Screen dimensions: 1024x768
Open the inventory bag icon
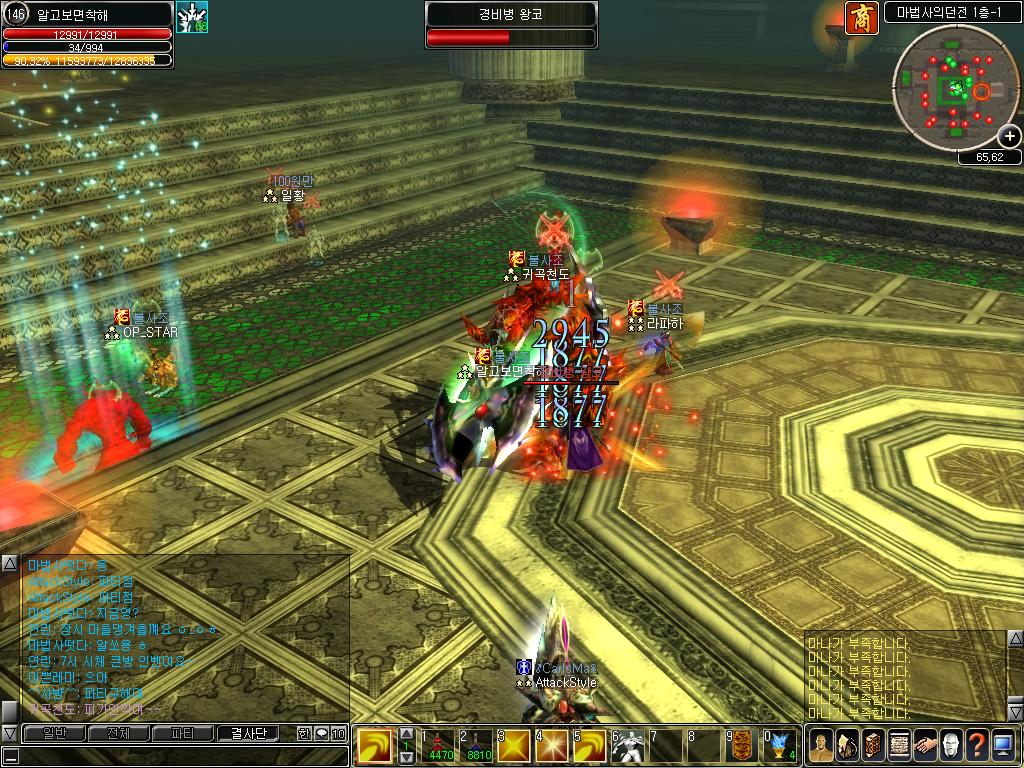[846, 745]
